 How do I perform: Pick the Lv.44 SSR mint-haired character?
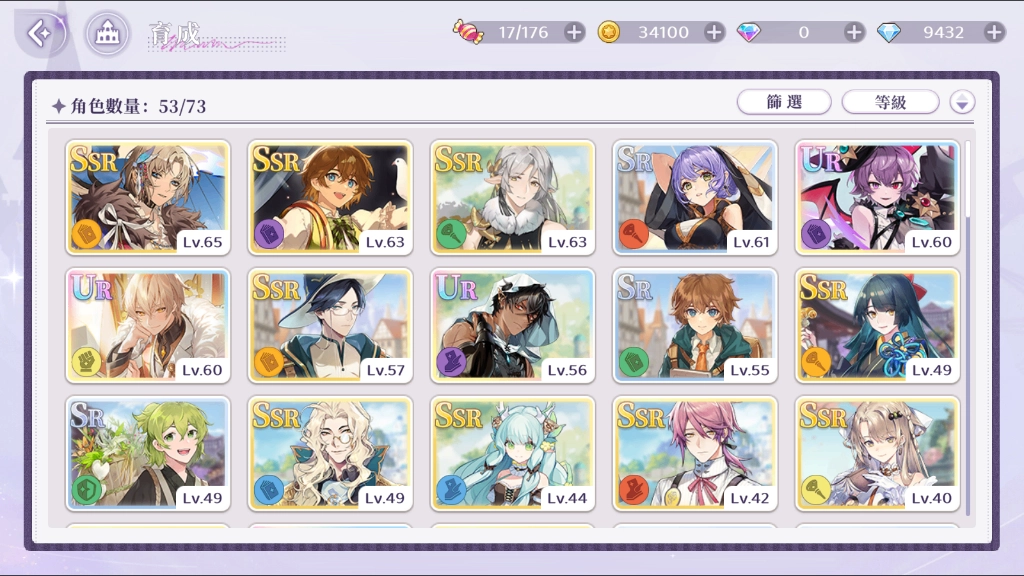pos(513,453)
